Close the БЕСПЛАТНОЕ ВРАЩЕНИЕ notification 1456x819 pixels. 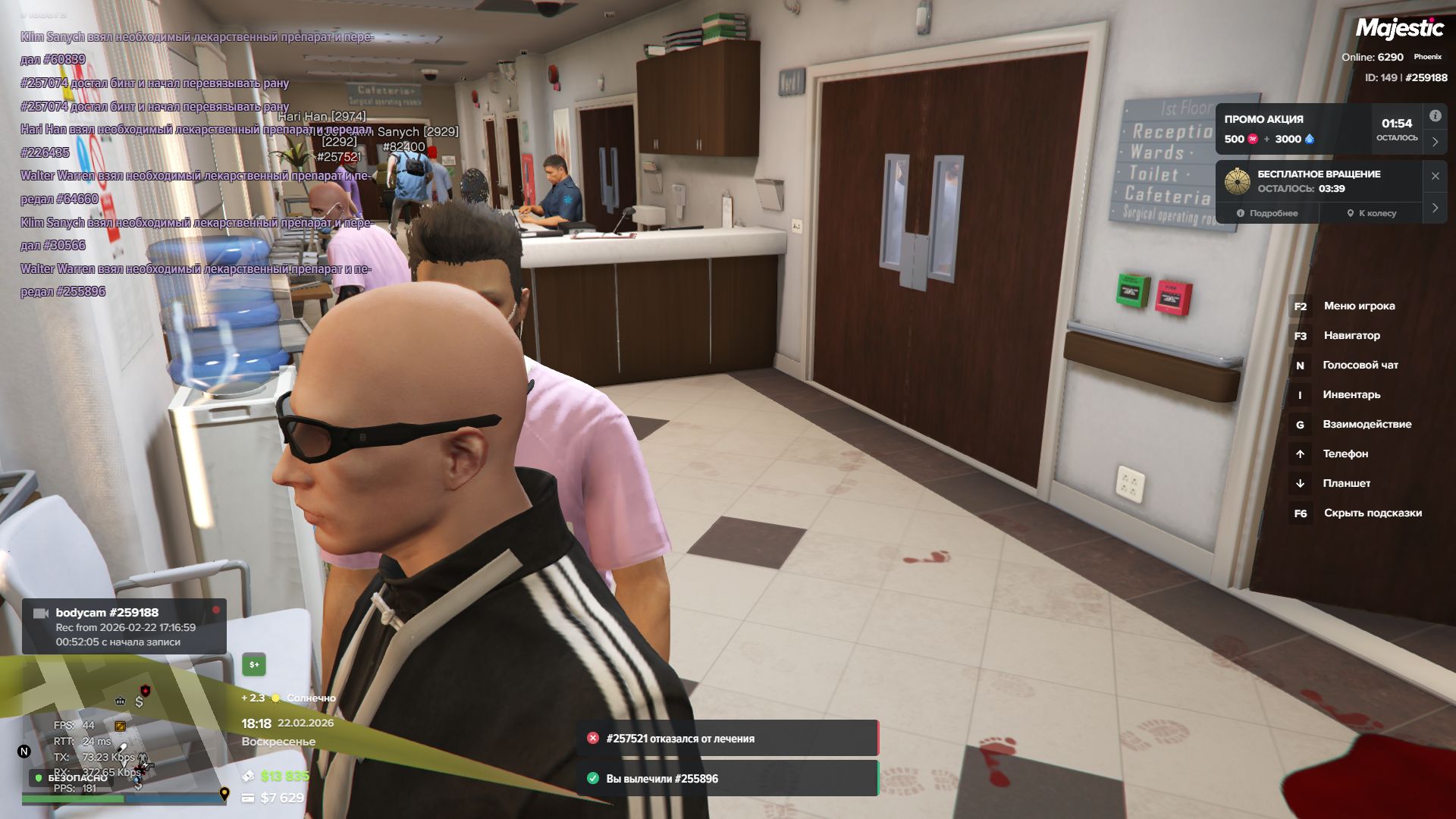tap(1435, 176)
